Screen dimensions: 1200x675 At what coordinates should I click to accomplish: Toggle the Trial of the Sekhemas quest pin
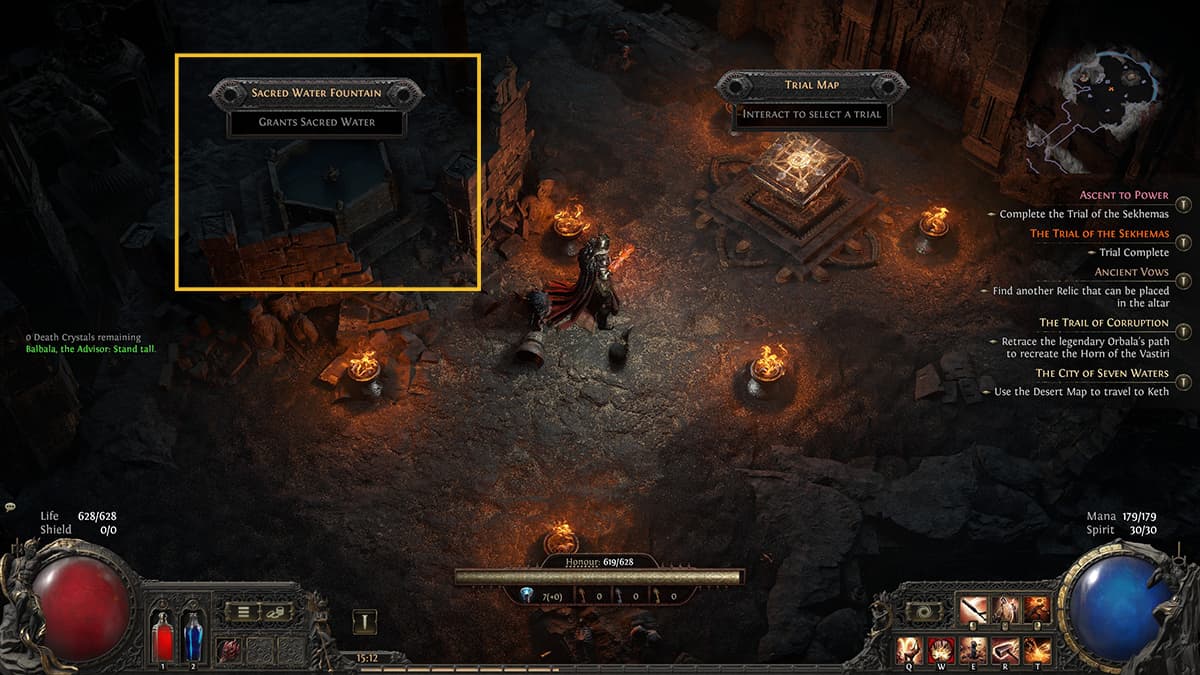(1183, 242)
